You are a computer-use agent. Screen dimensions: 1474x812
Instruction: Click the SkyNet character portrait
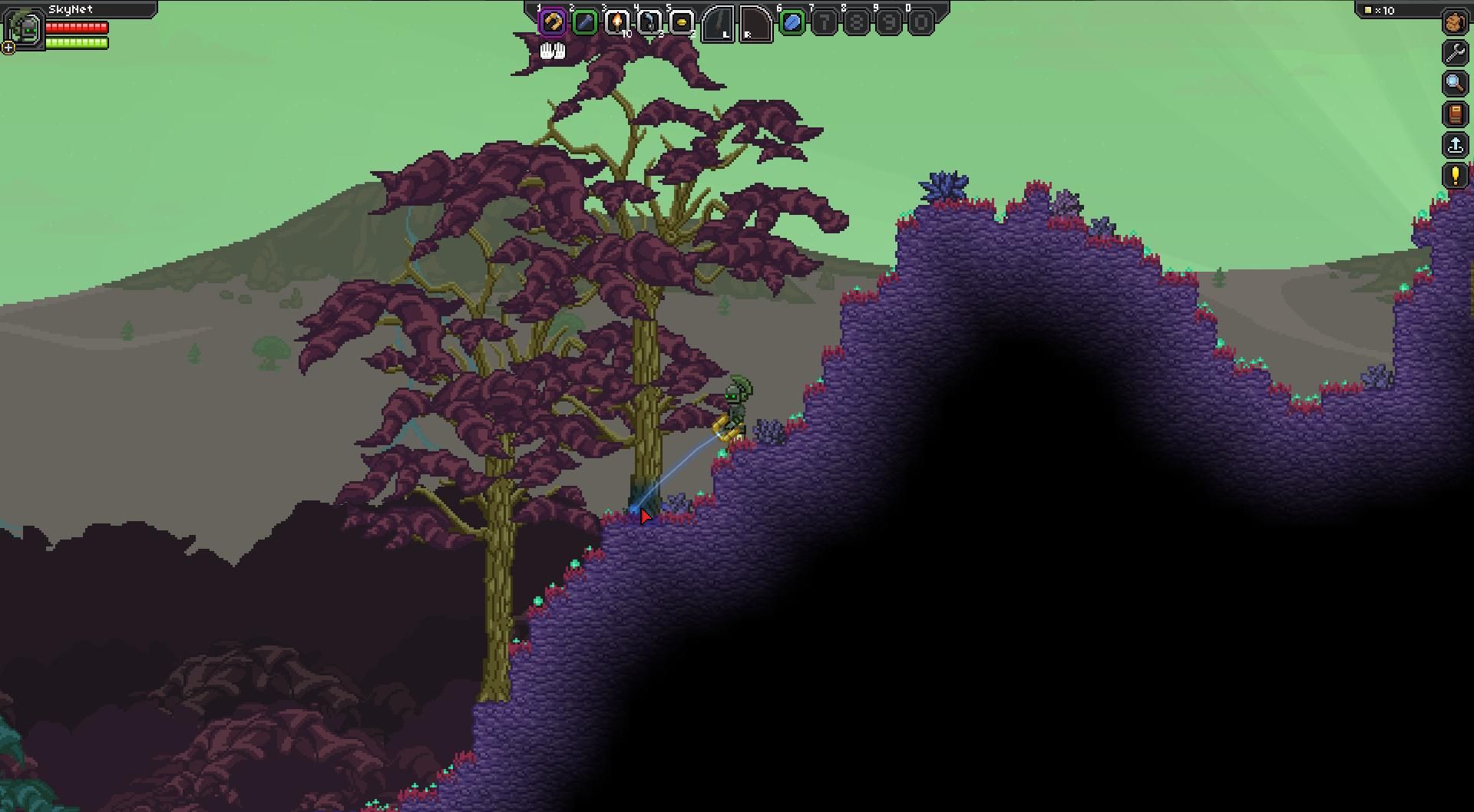tap(24, 28)
